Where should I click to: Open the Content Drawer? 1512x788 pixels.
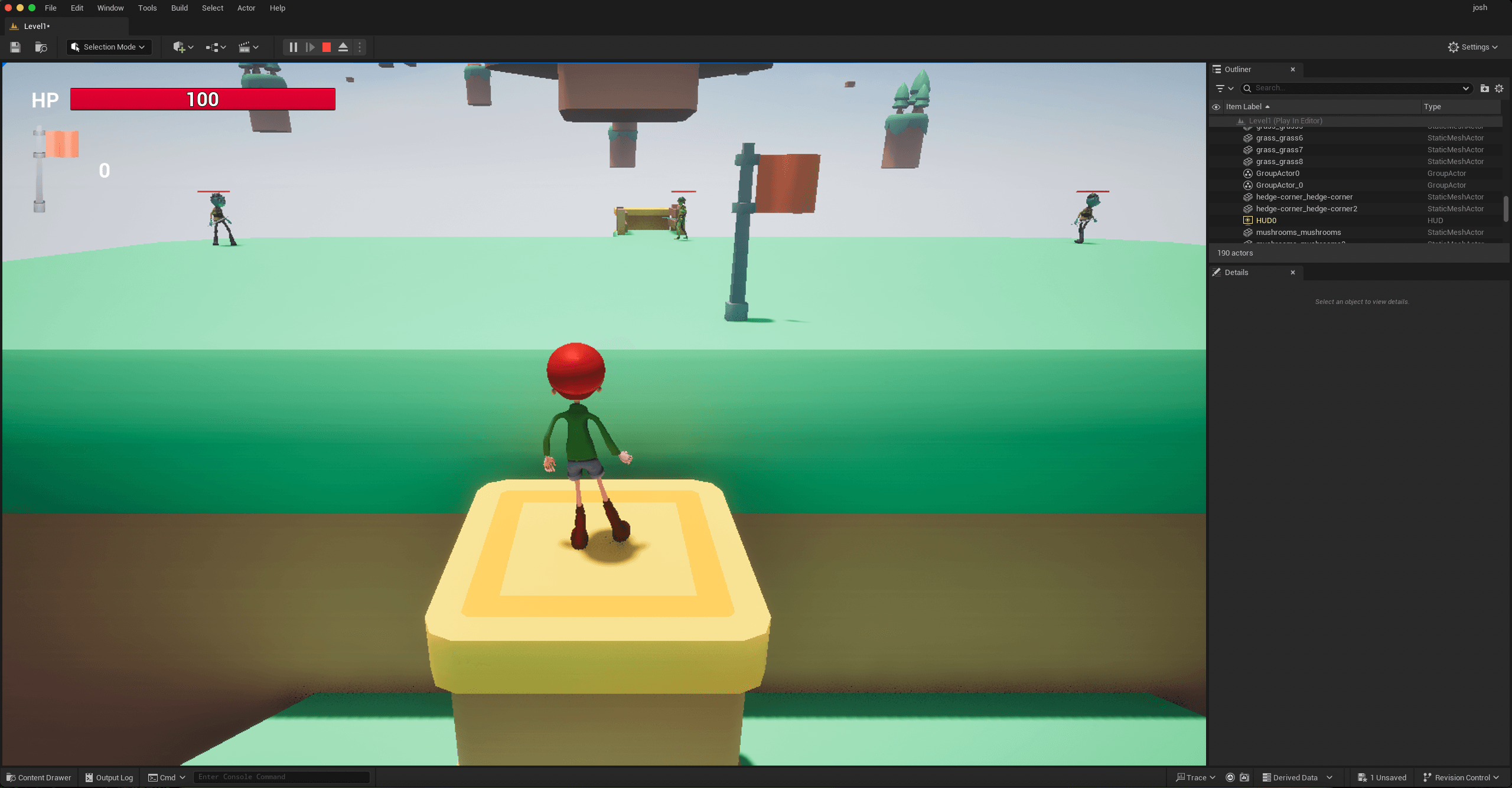point(38,777)
